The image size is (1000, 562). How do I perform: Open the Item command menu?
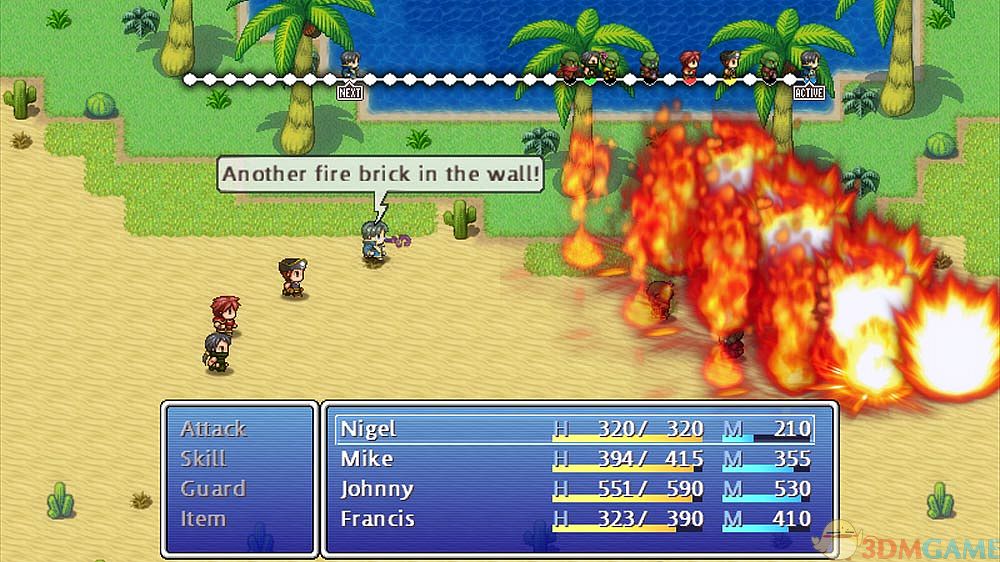click(x=203, y=519)
